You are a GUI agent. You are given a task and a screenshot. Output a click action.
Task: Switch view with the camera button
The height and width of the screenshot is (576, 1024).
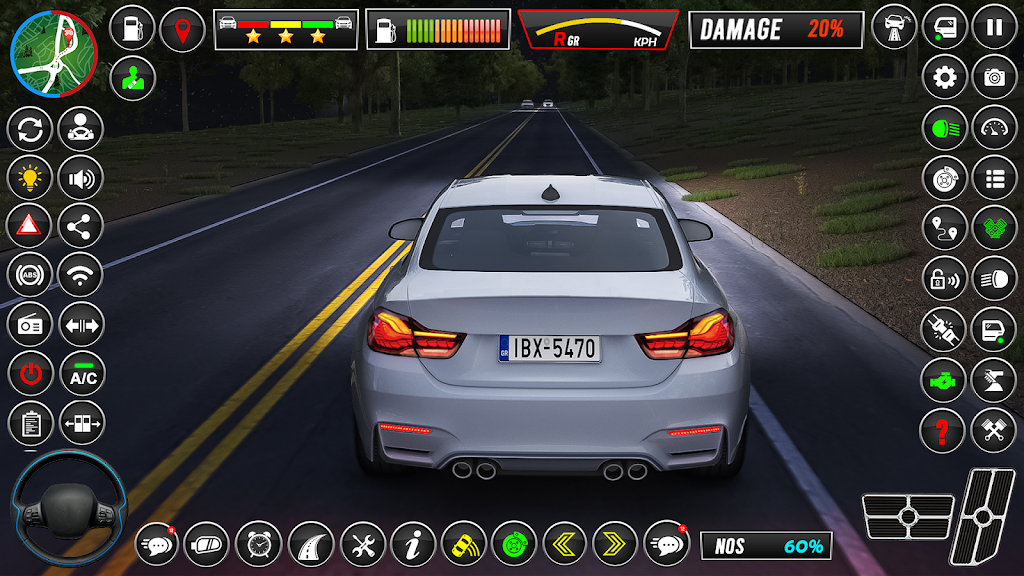994,77
